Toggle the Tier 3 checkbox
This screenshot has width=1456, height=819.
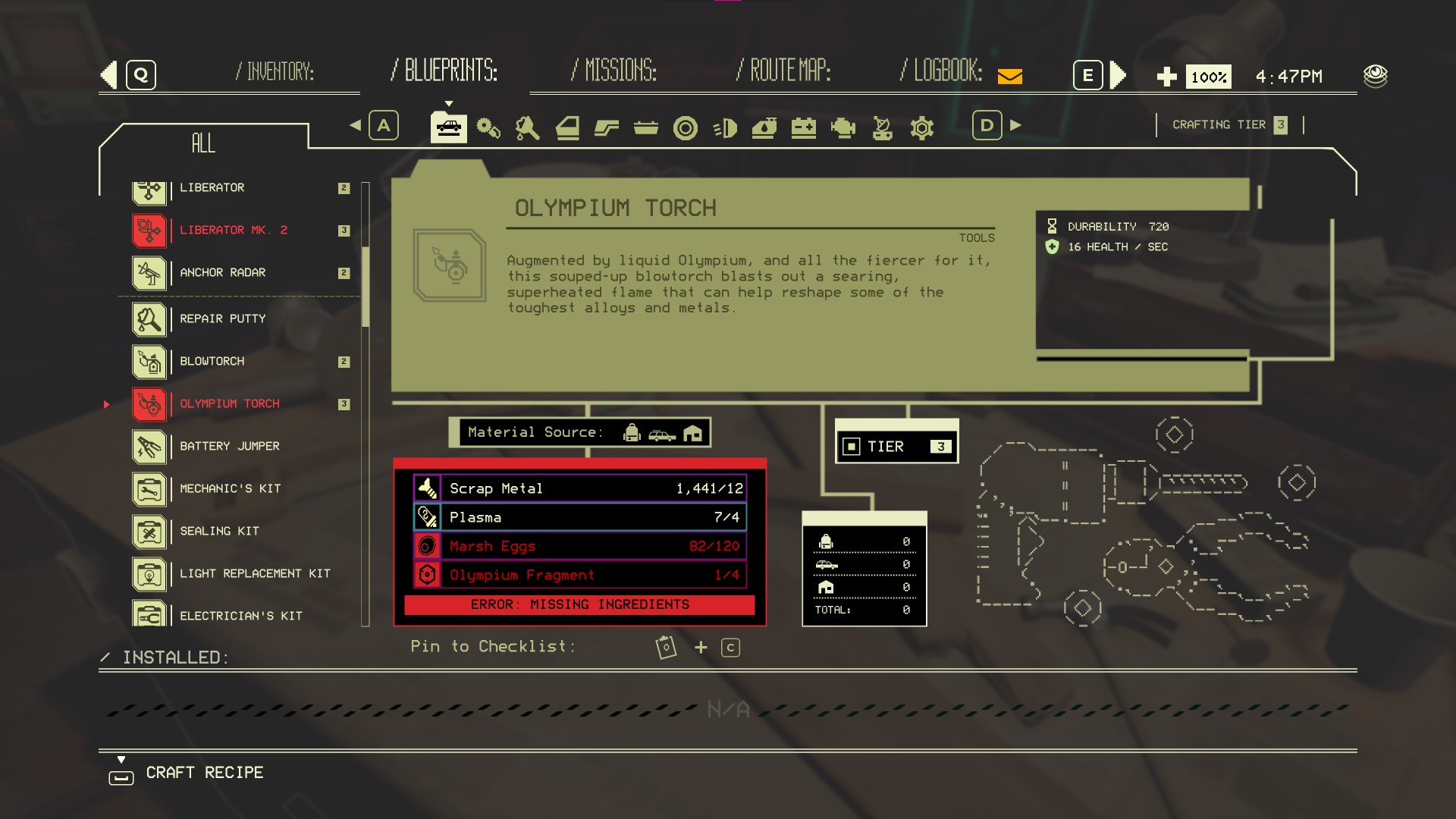(x=852, y=447)
